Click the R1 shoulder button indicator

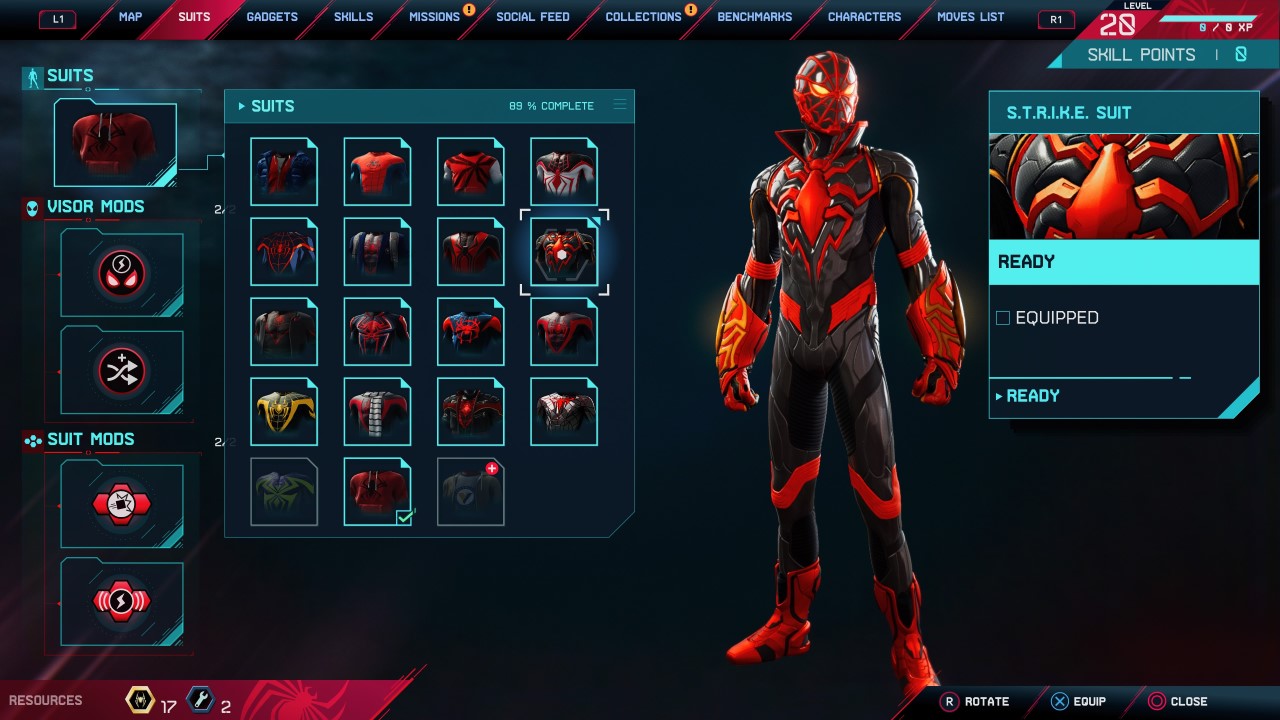1055,19
